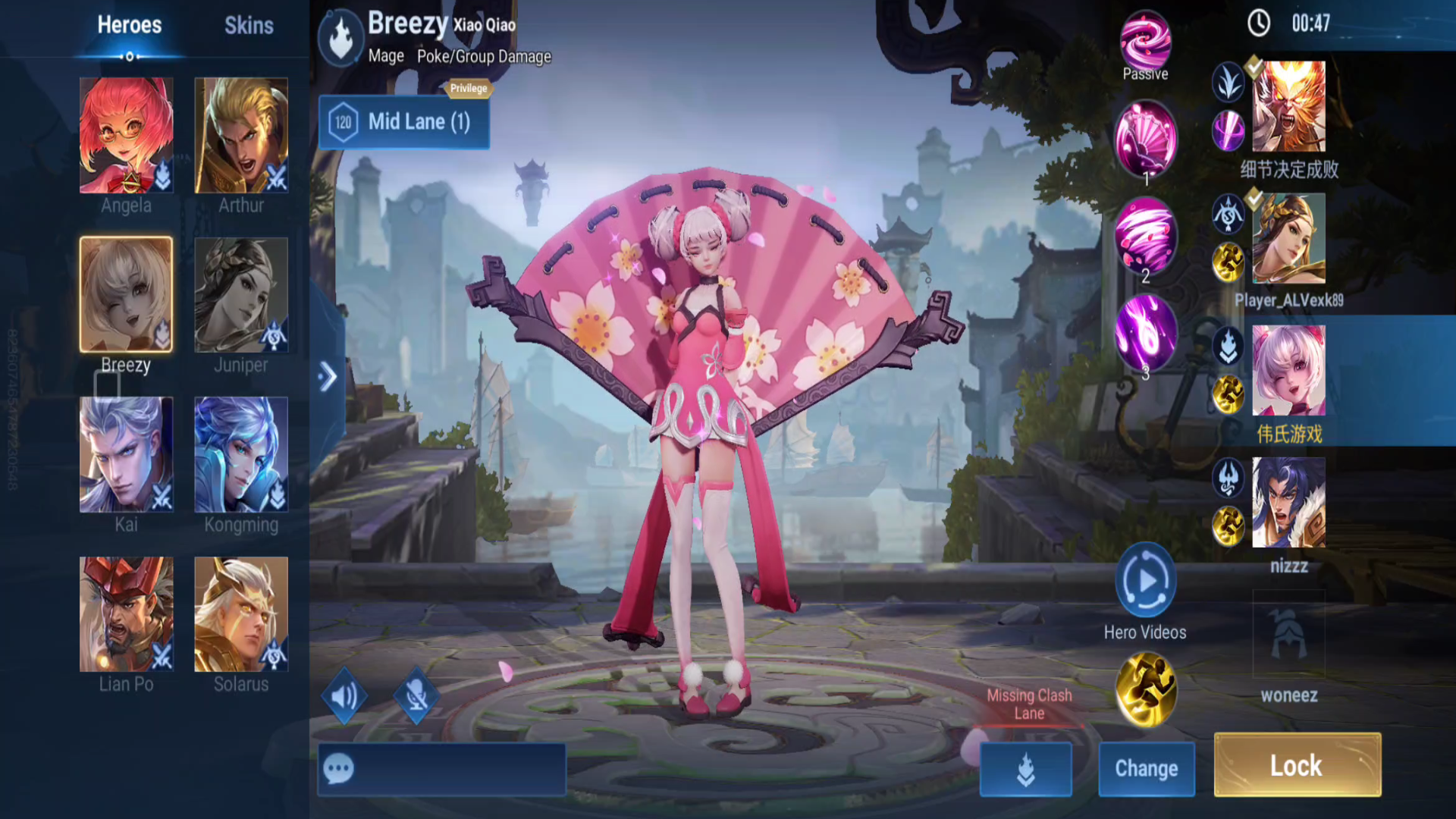1456x819 pixels.
Task: Select Kai hero portrait
Action: pyautogui.click(x=127, y=454)
